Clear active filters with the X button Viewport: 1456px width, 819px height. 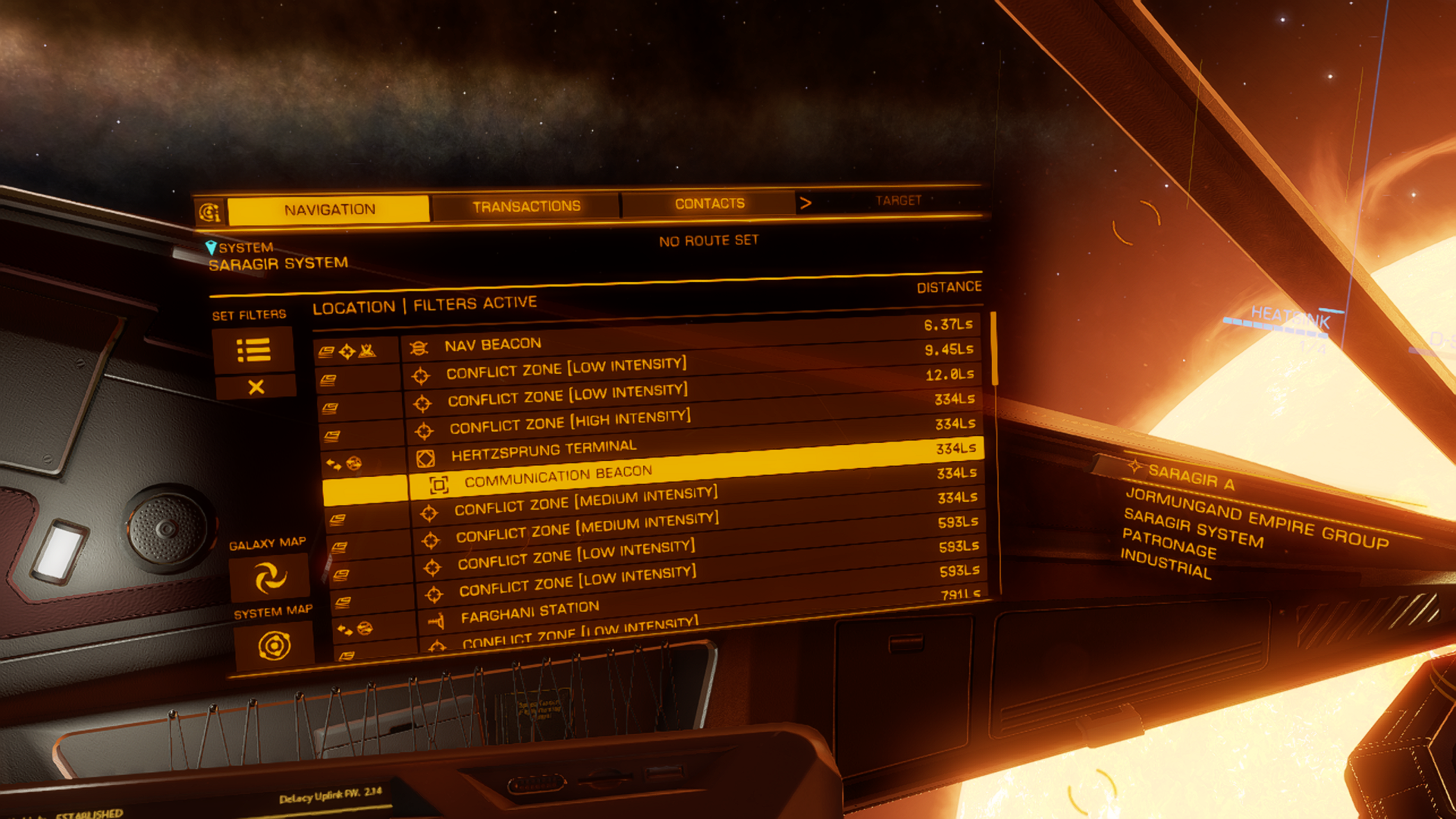tap(256, 388)
